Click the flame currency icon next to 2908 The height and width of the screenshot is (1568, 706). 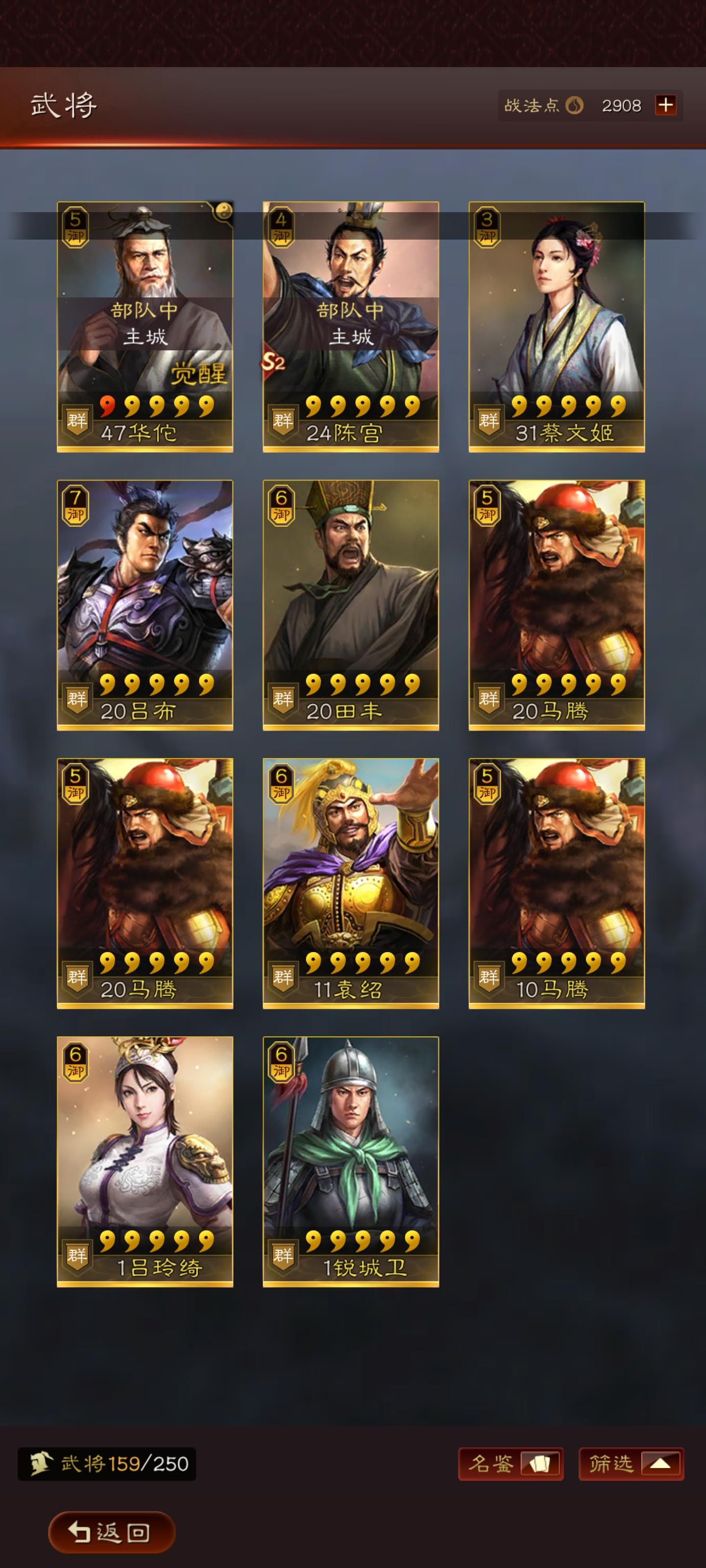[576, 105]
